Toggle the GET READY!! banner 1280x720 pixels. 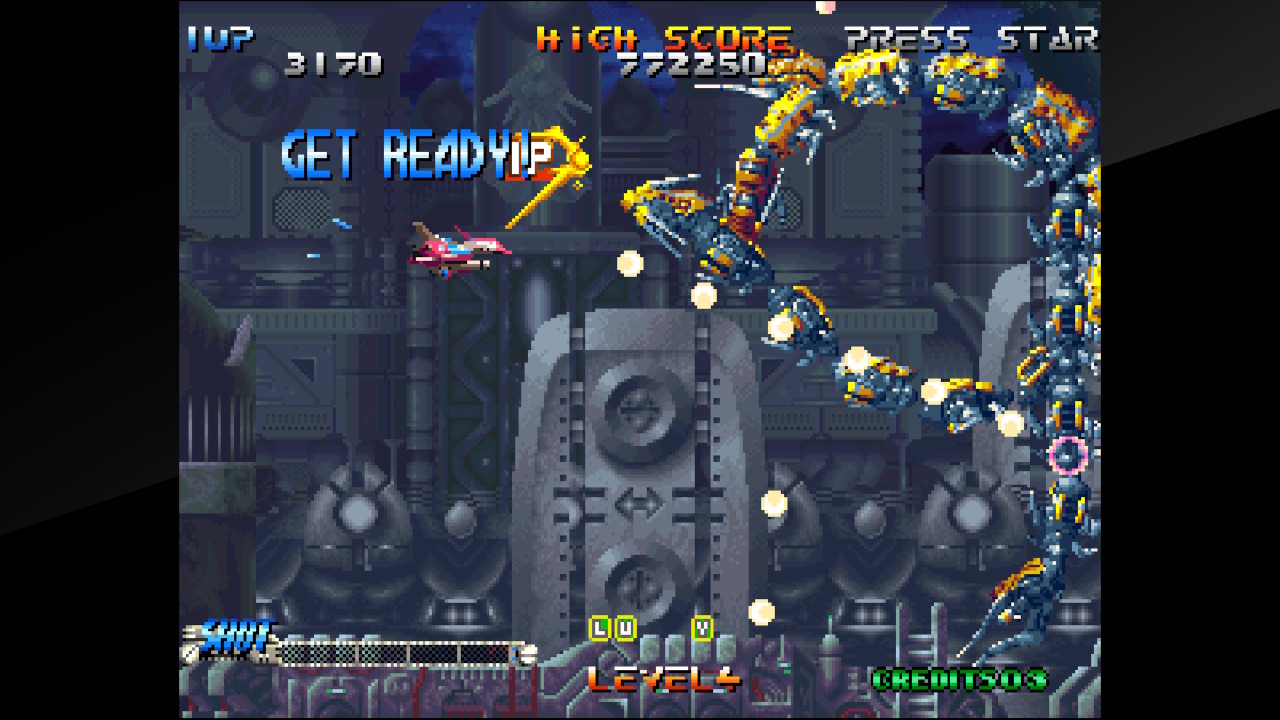410,152
